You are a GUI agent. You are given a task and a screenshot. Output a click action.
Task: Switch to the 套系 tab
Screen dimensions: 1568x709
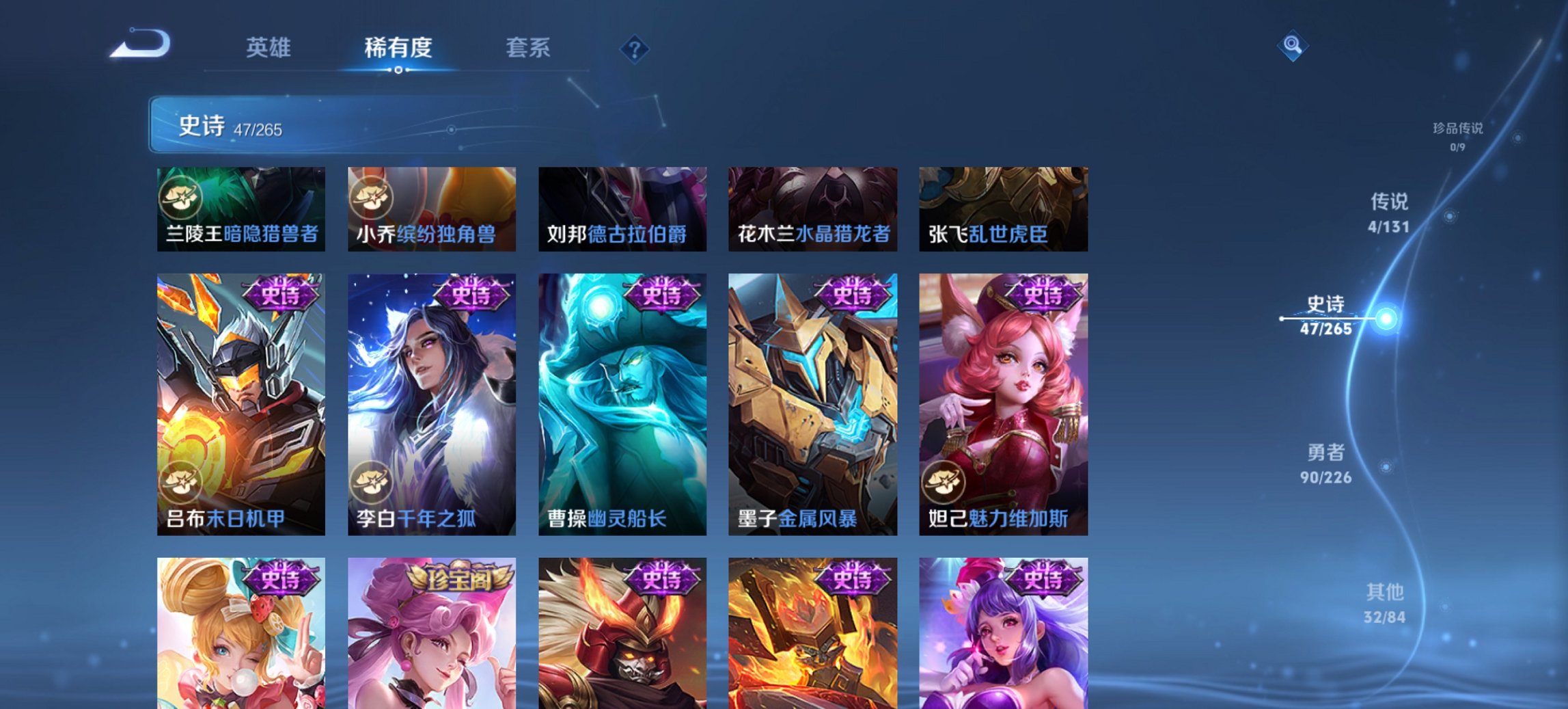coord(528,49)
